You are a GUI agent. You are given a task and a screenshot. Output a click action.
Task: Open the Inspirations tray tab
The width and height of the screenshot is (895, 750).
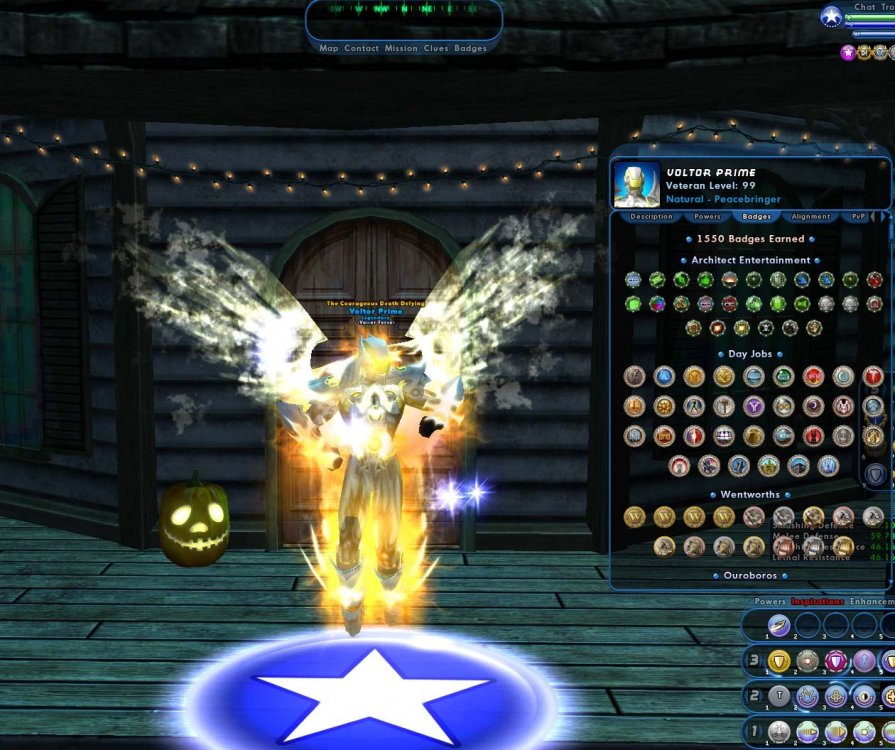coord(817,602)
